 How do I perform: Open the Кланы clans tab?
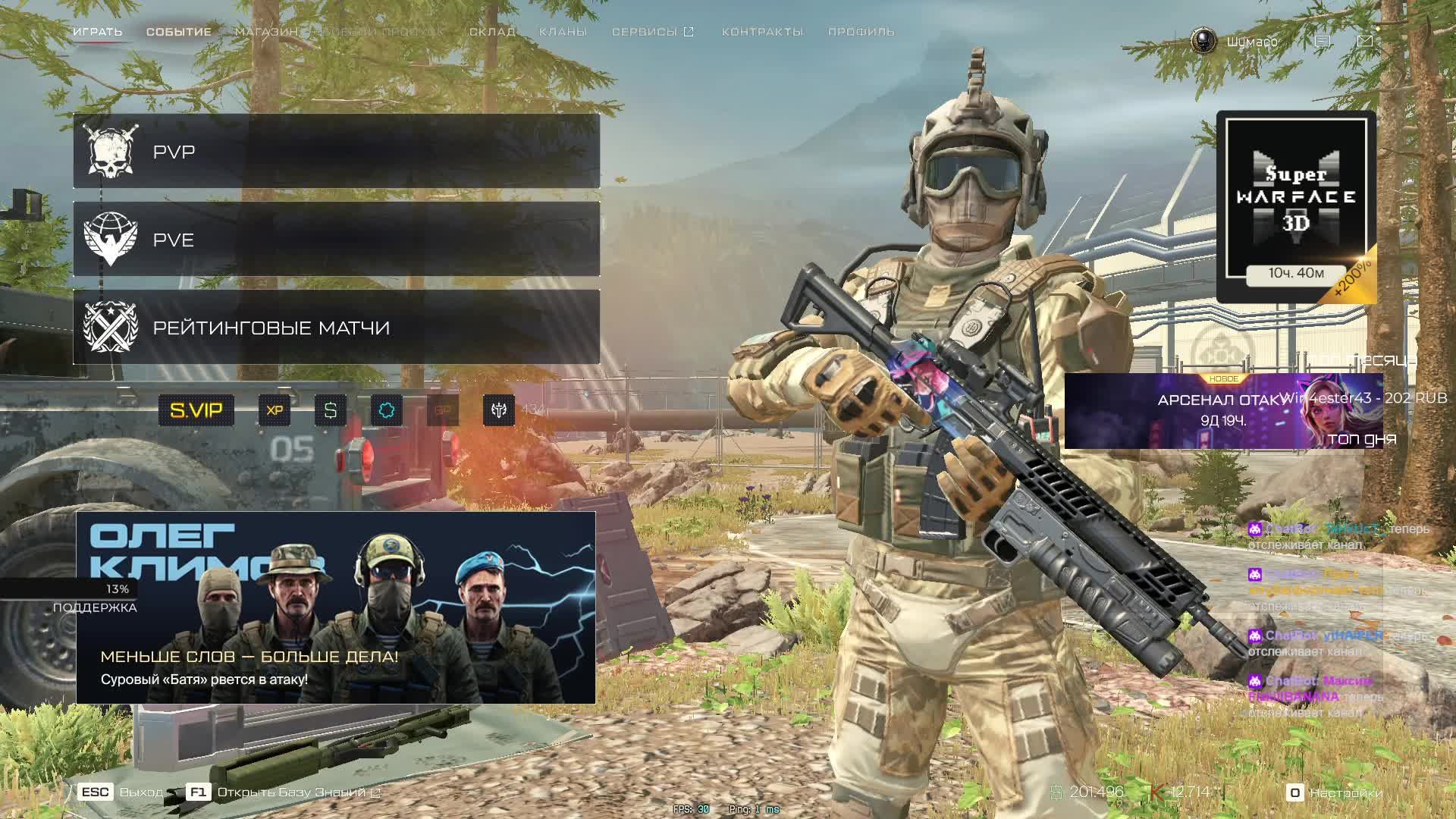pos(563,32)
